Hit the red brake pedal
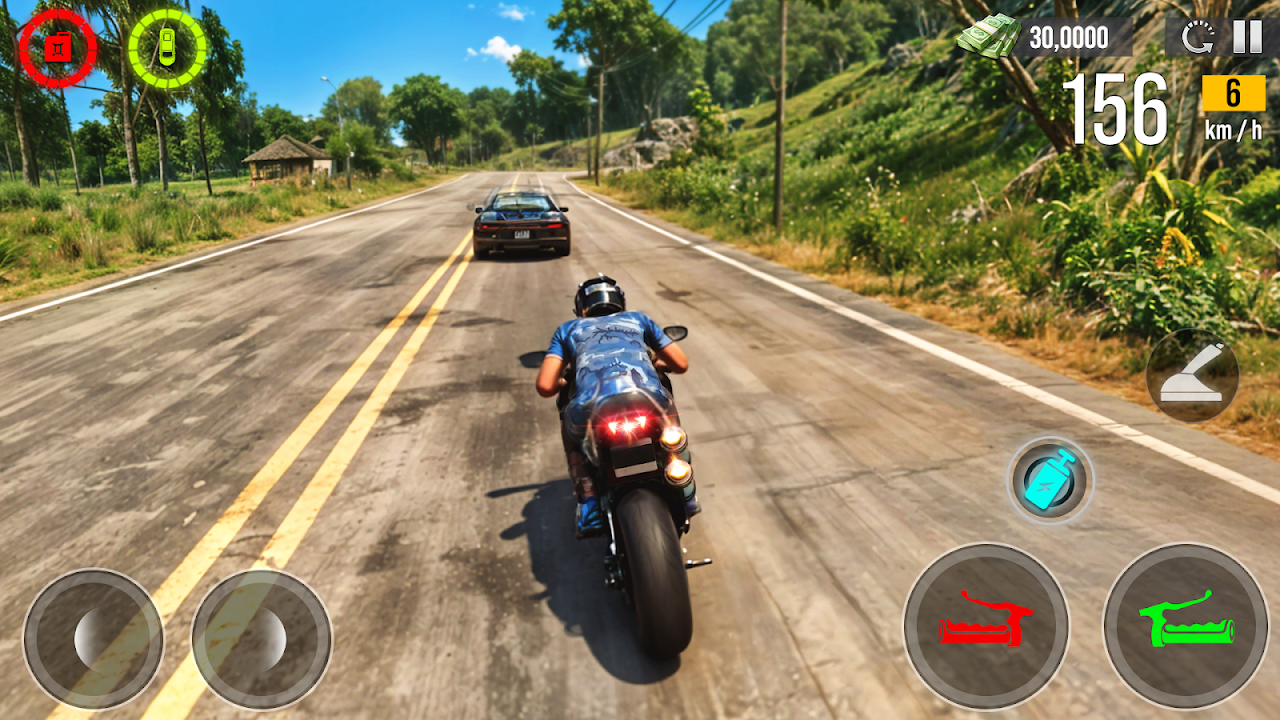 [x=986, y=627]
